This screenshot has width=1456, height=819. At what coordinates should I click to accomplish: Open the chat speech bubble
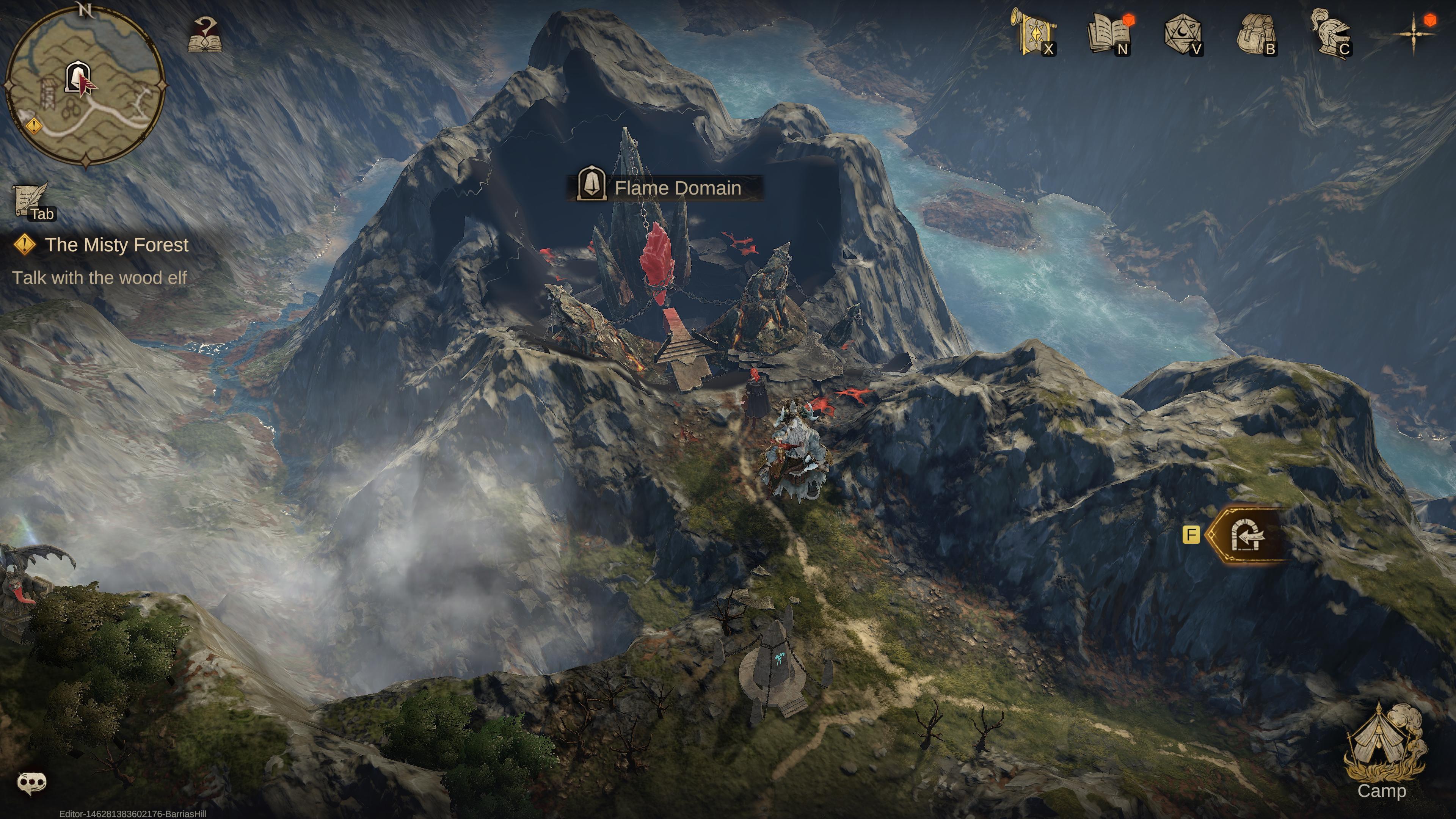(32, 783)
